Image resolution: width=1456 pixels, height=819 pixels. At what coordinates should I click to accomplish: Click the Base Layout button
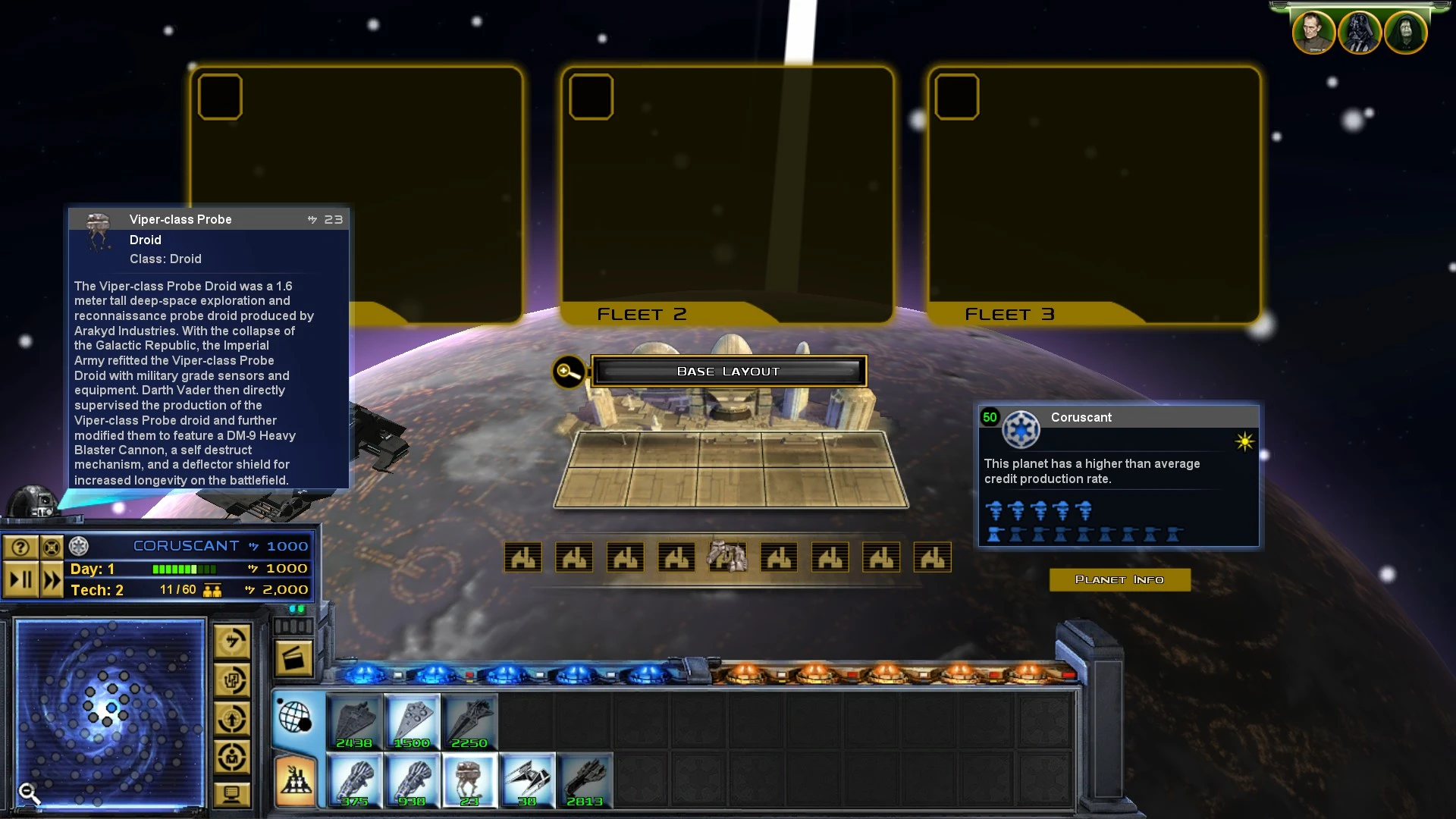point(728,371)
